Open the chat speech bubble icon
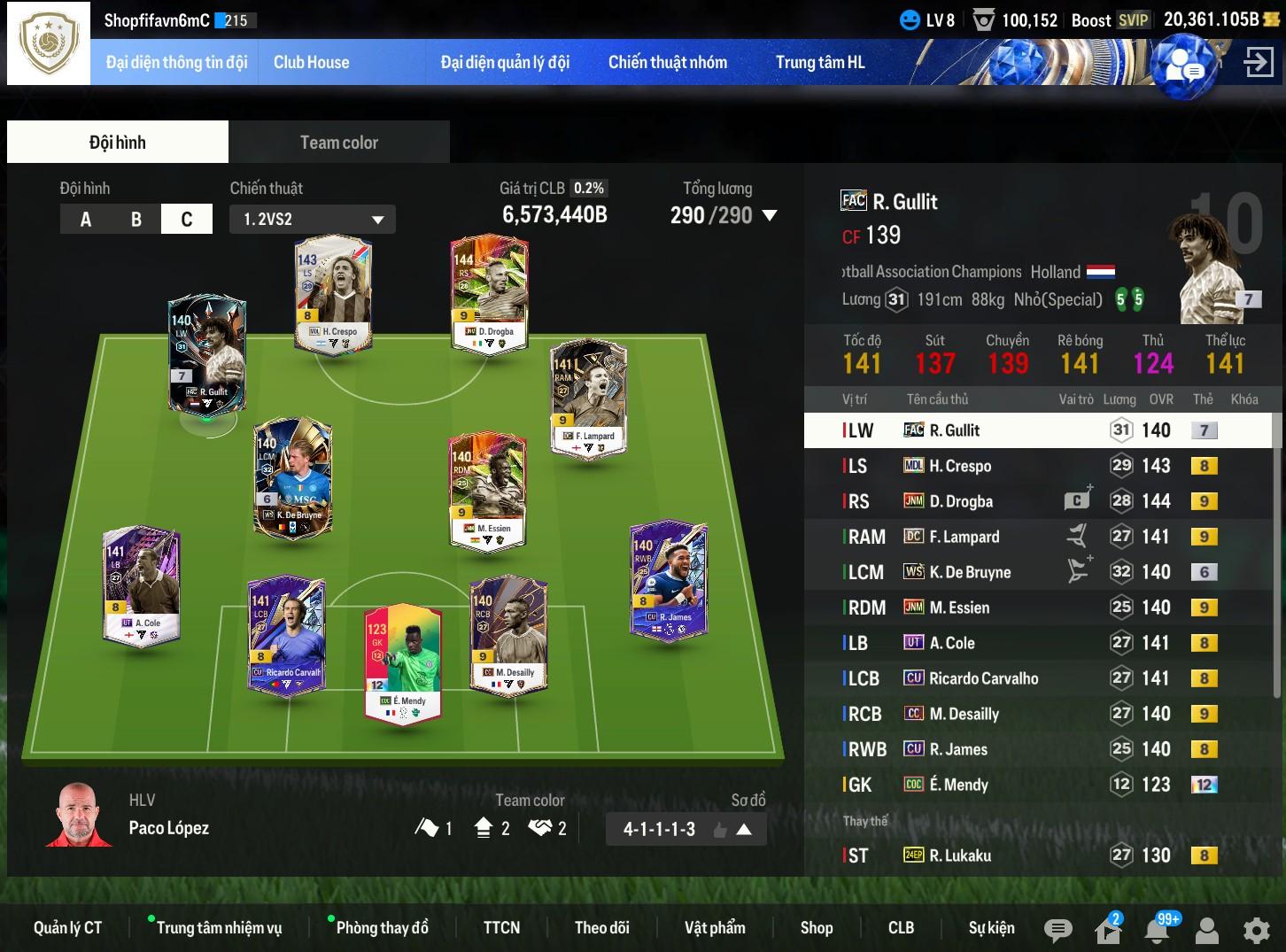The width and height of the screenshot is (1286, 952). pyautogui.click(x=1057, y=930)
